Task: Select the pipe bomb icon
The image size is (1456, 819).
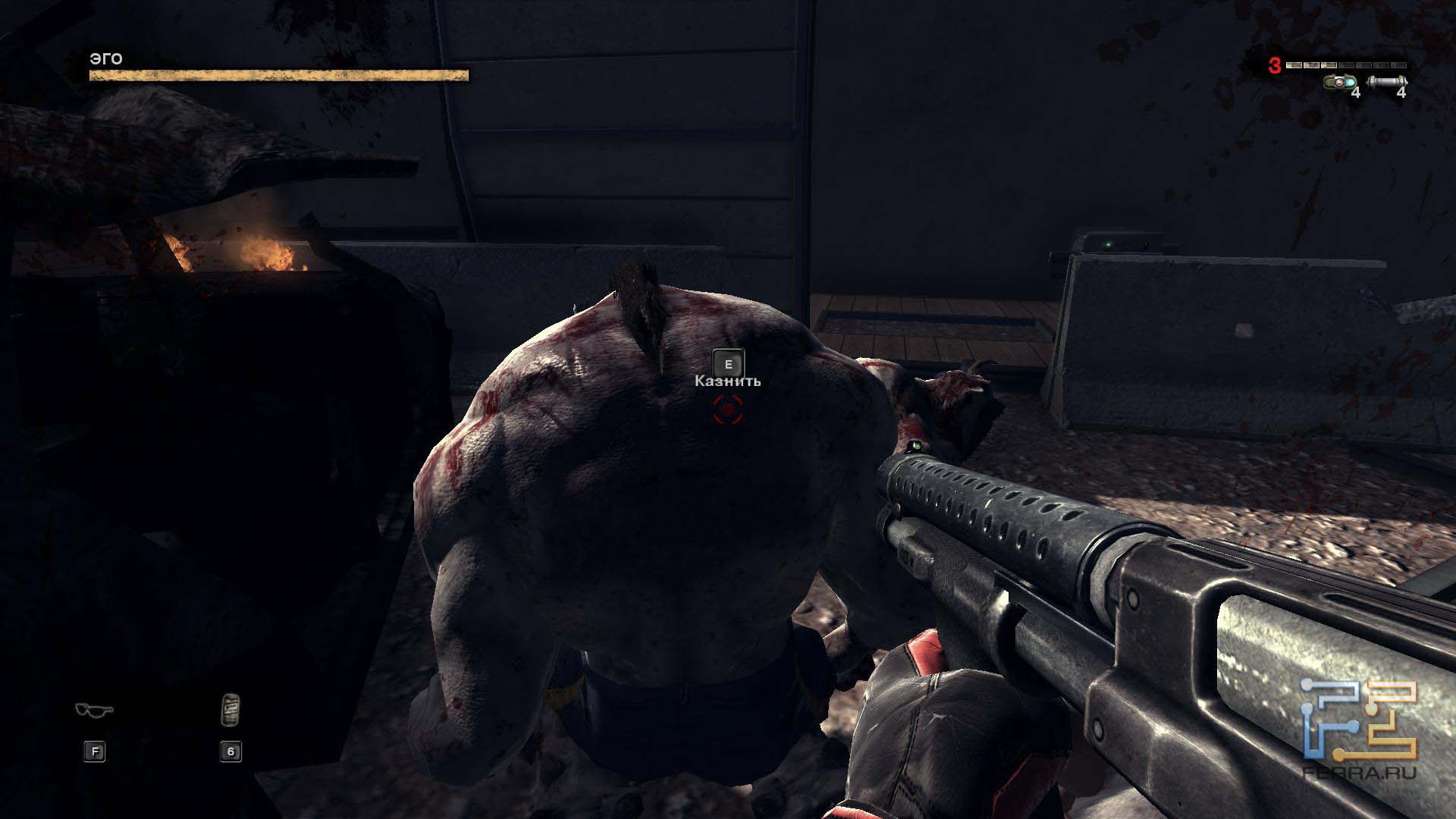Action: tap(1386, 82)
